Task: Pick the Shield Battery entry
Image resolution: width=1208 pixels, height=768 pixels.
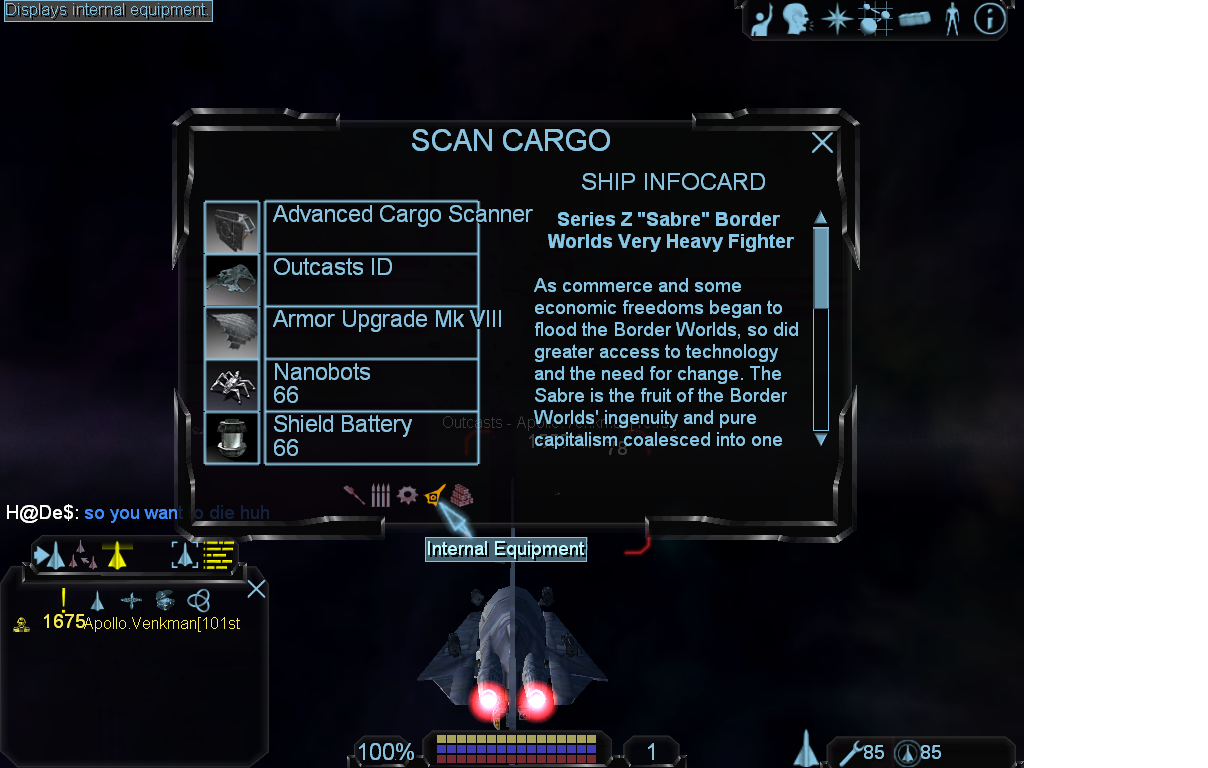Action: 370,438
